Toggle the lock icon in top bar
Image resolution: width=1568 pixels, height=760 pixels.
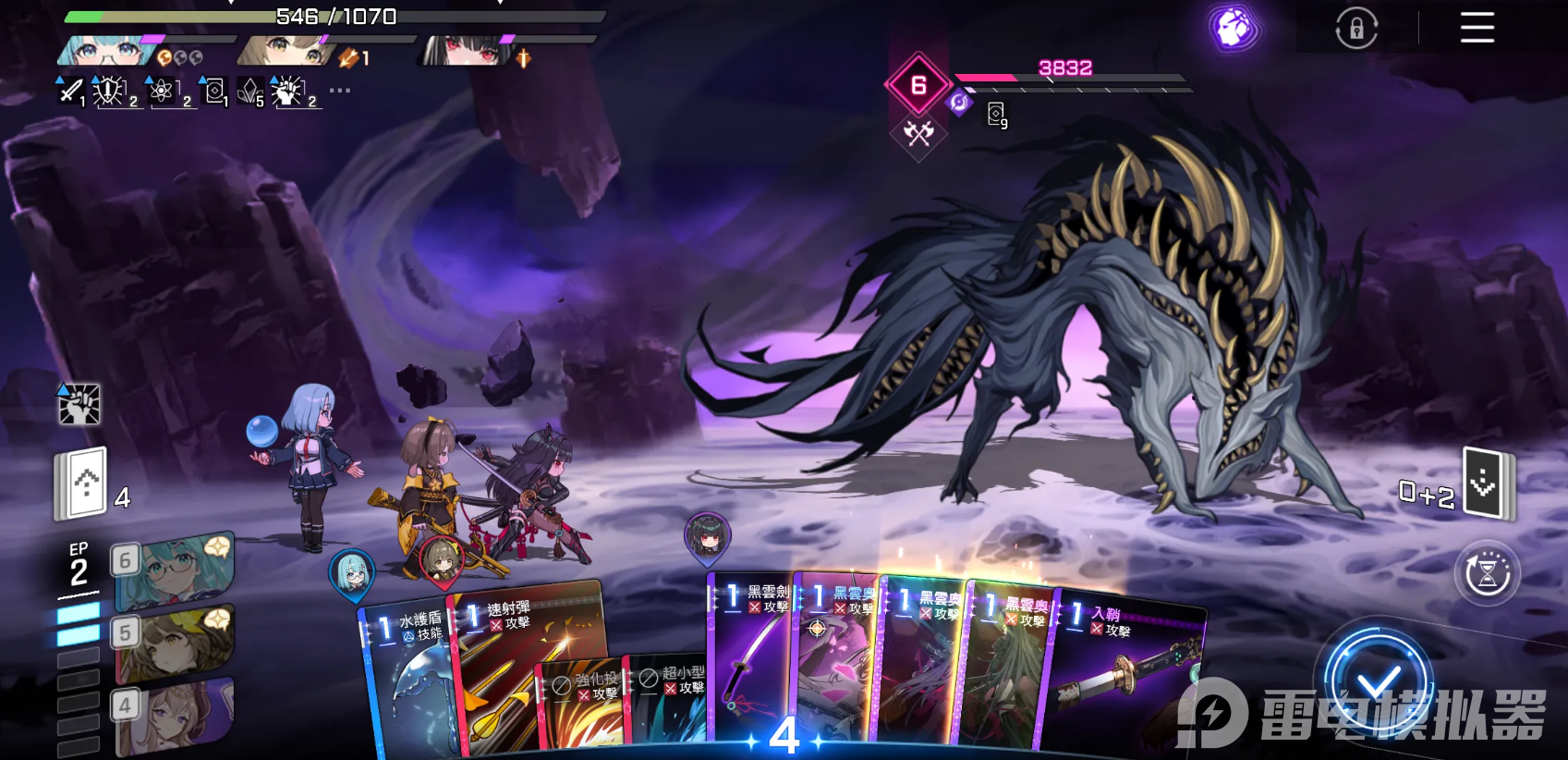click(x=1356, y=29)
